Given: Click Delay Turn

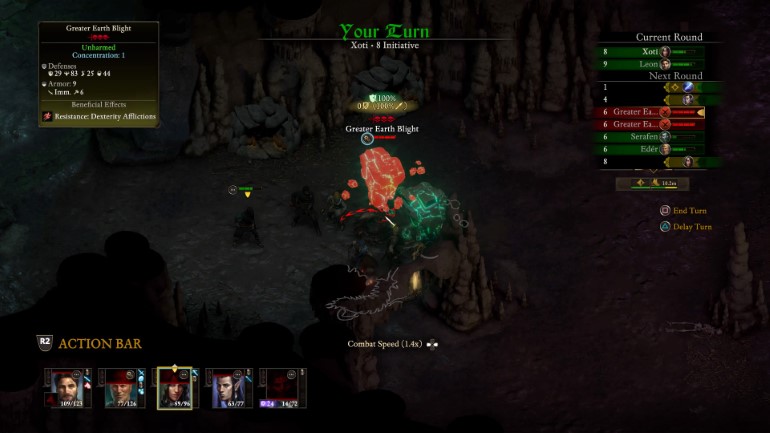Looking at the screenshot, I should pyautogui.click(x=690, y=227).
